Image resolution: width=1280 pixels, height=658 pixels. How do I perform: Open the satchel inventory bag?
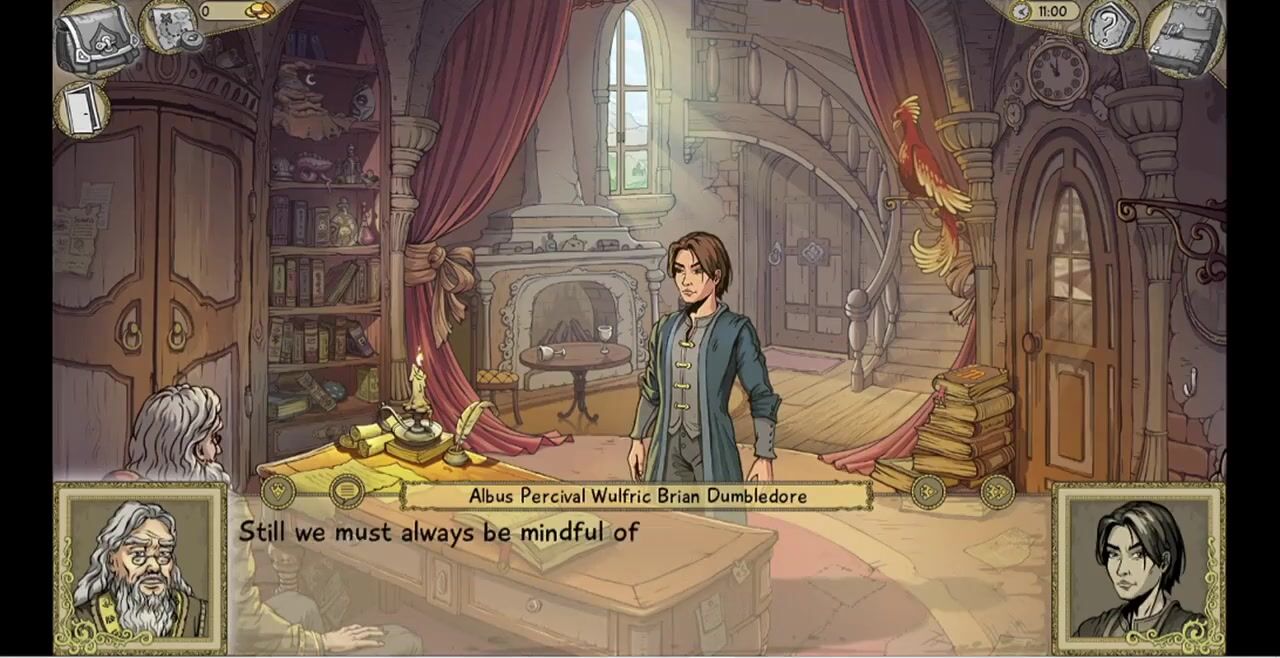click(x=98, y=39)
